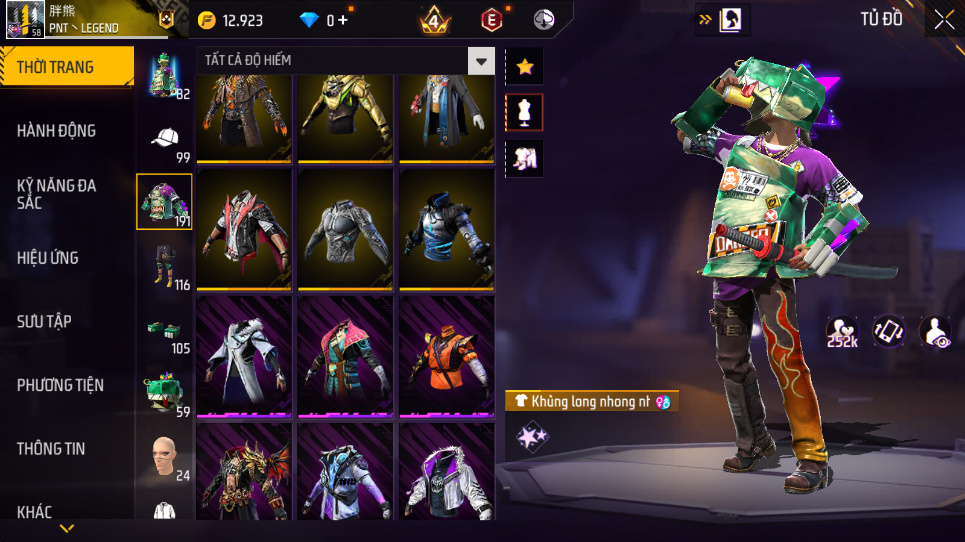Screen dimensions: 965x542
Task: Close the wardrobe with the X button
Action: coord(943,19)
